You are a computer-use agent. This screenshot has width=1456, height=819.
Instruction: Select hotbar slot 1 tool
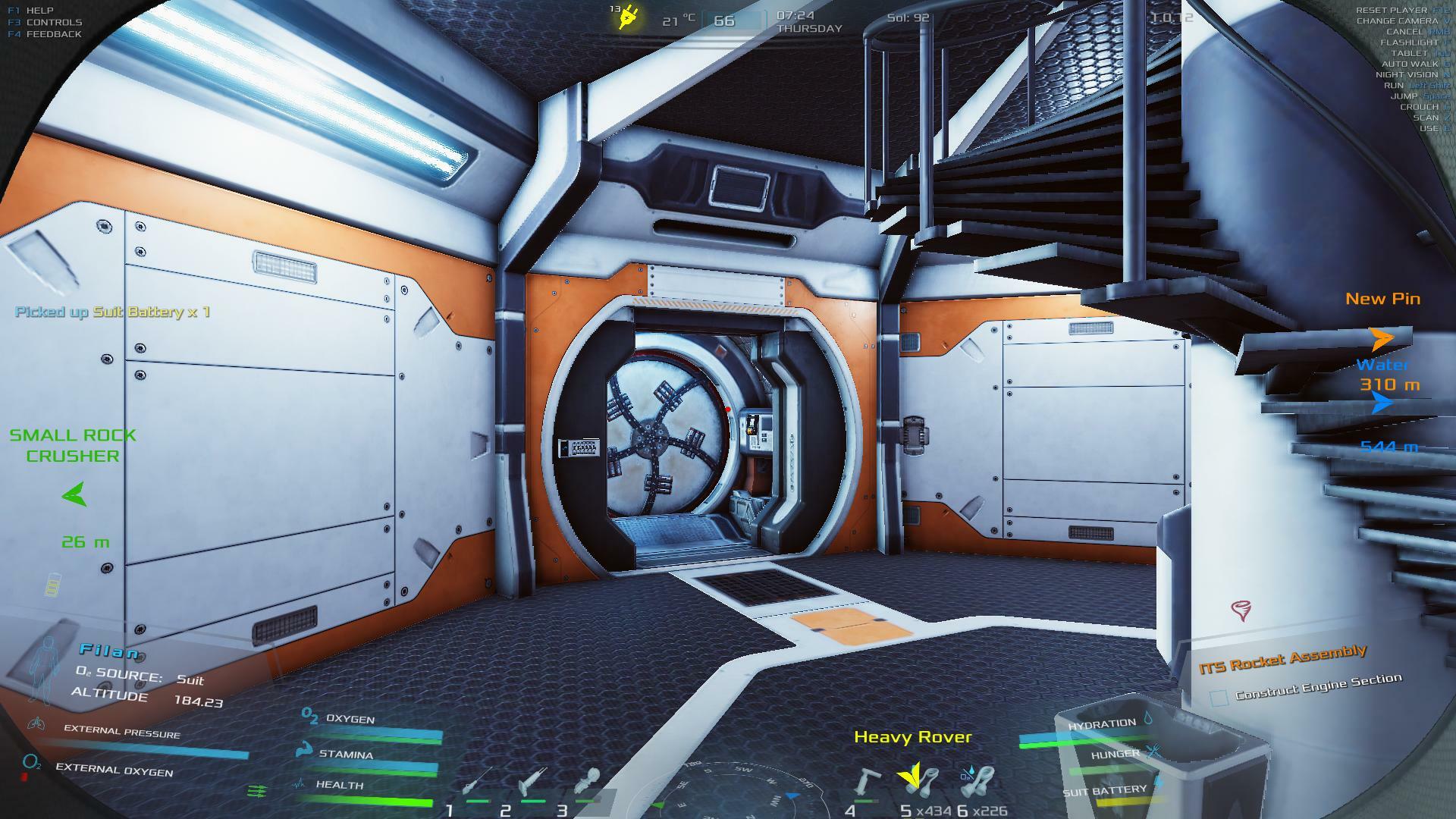(x=476, y=783)
